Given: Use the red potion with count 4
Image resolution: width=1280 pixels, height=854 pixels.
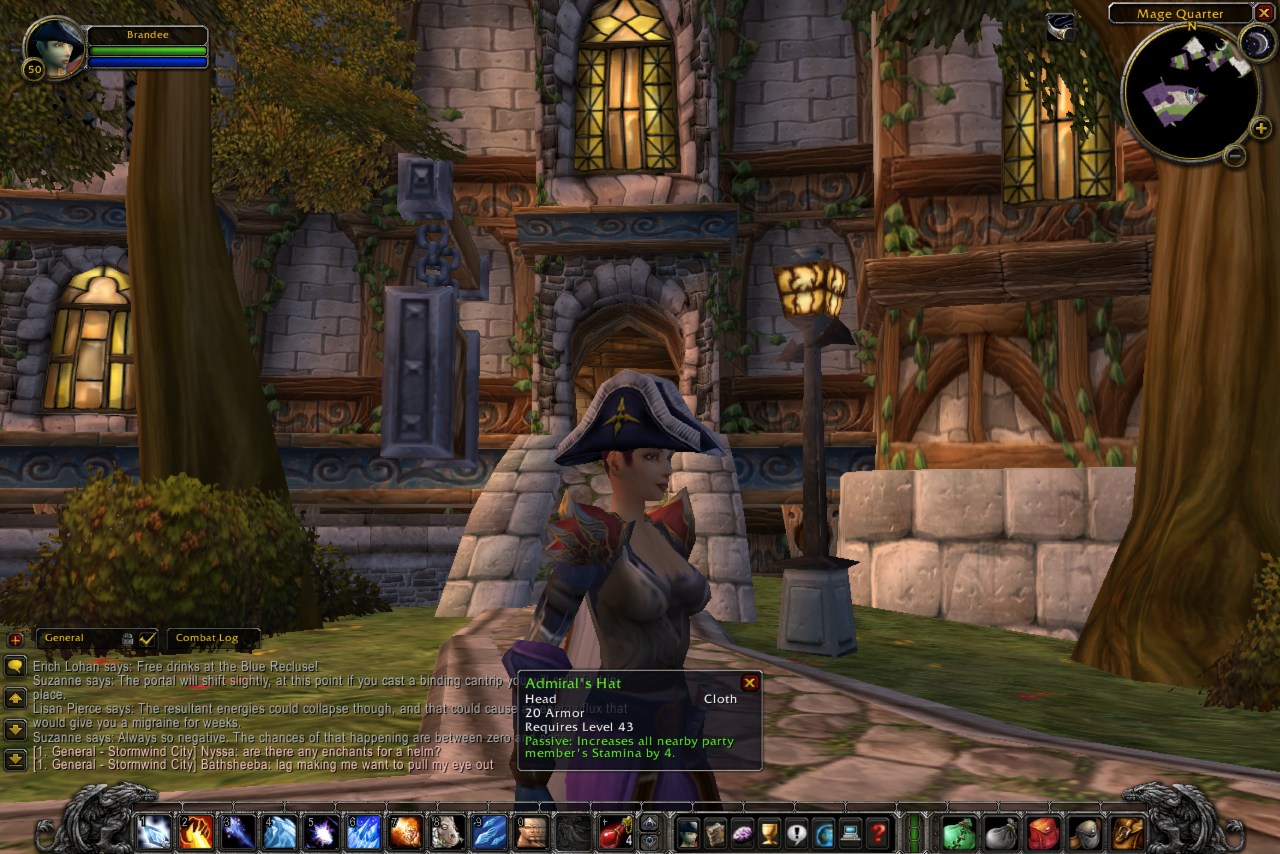Looking at the screenshot, I should pos(615,831).
